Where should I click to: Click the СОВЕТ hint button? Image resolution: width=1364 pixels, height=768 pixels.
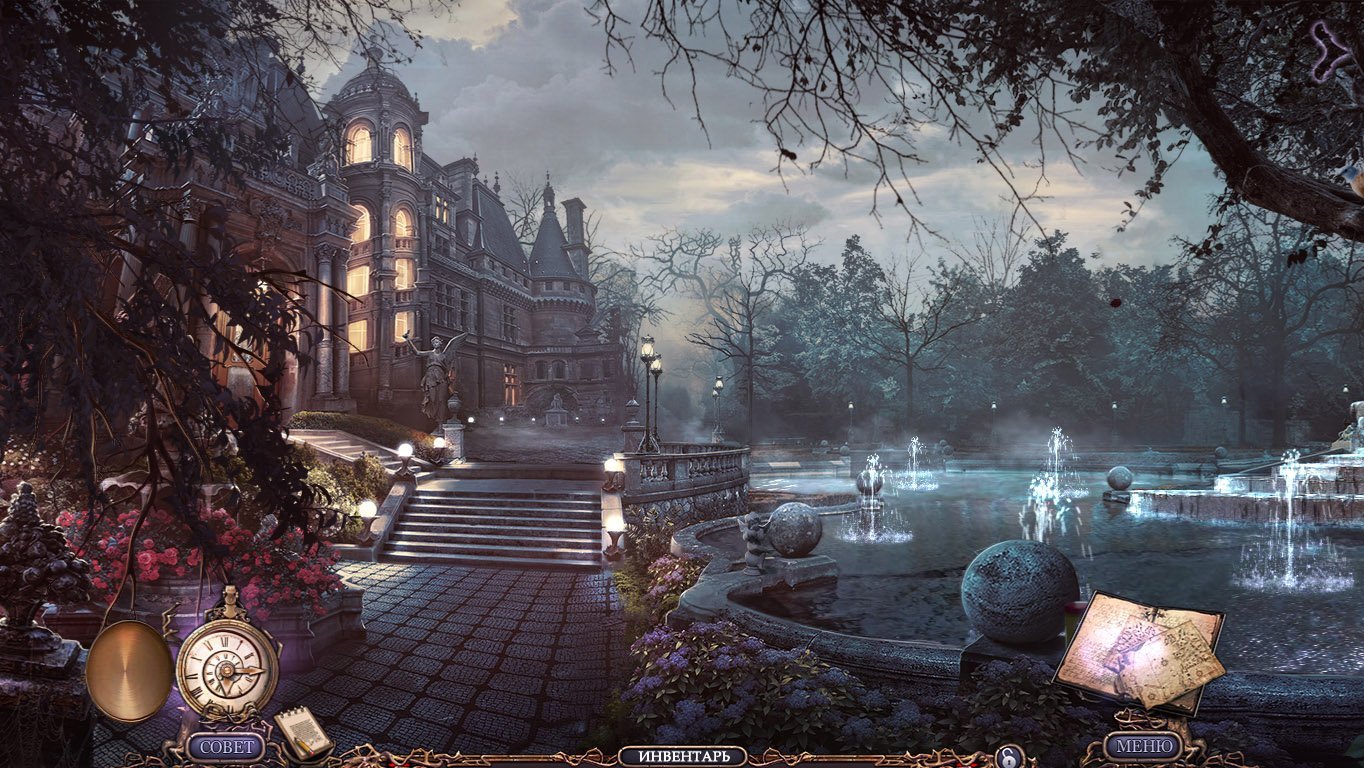pos(227,746)
